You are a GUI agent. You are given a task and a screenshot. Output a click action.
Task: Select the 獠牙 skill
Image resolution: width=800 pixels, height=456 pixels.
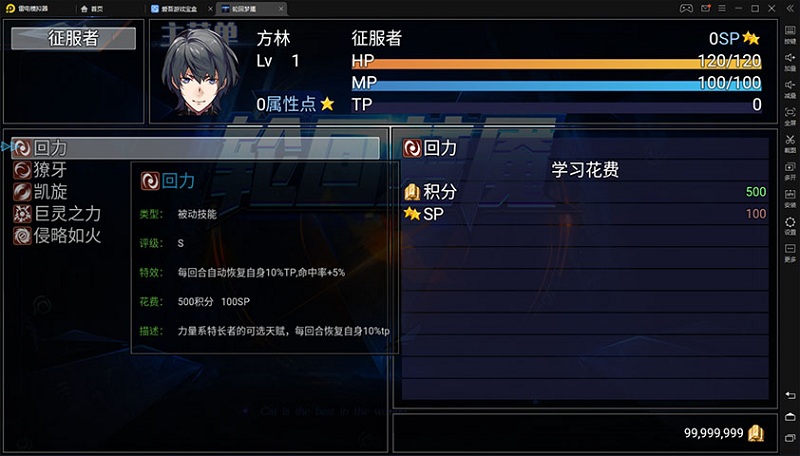click(x=50, y=170)
